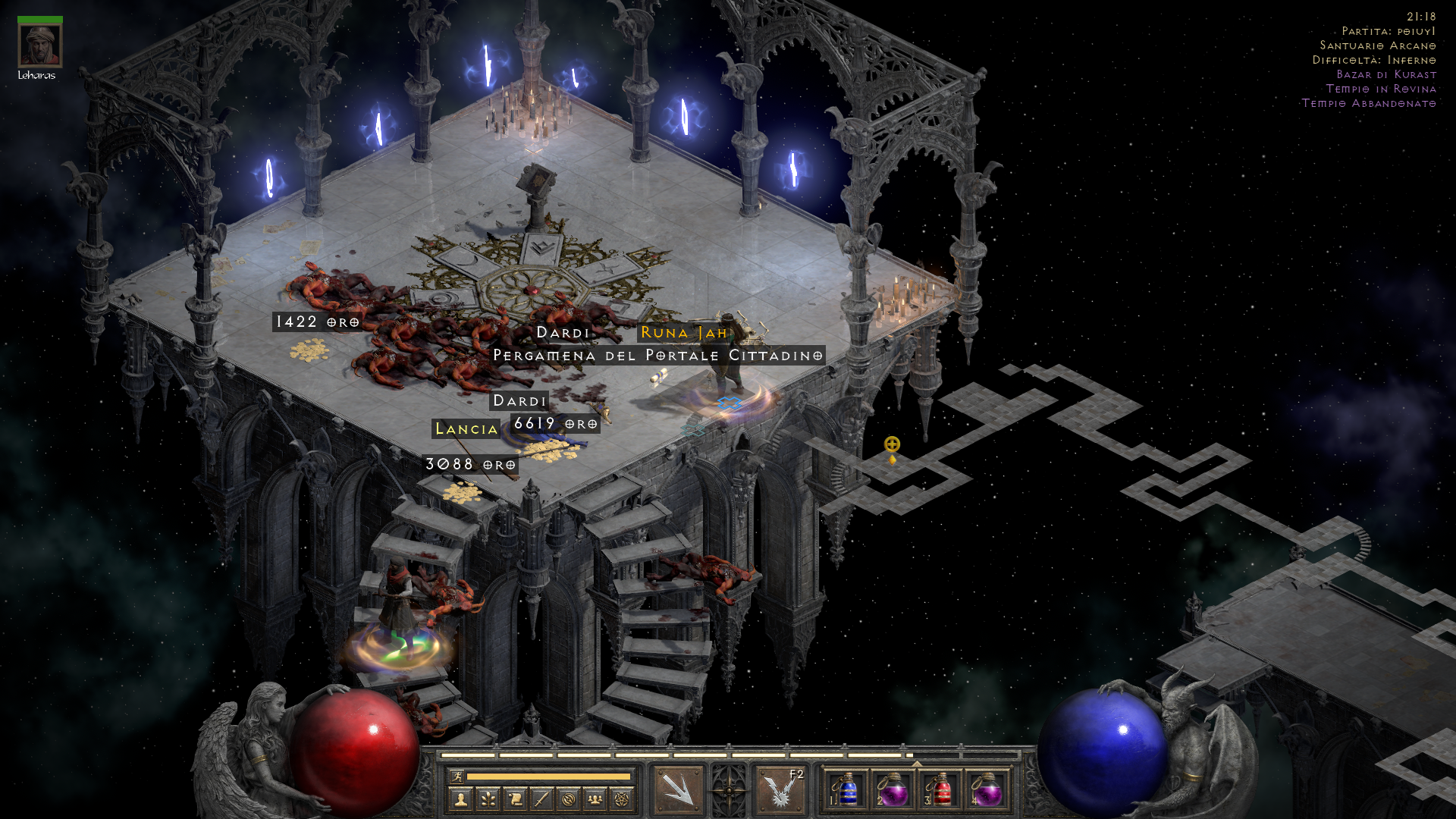Use the purple potion in belt slot 2
The width and height of the screenshot is (1456, 819).
[893, 790]
